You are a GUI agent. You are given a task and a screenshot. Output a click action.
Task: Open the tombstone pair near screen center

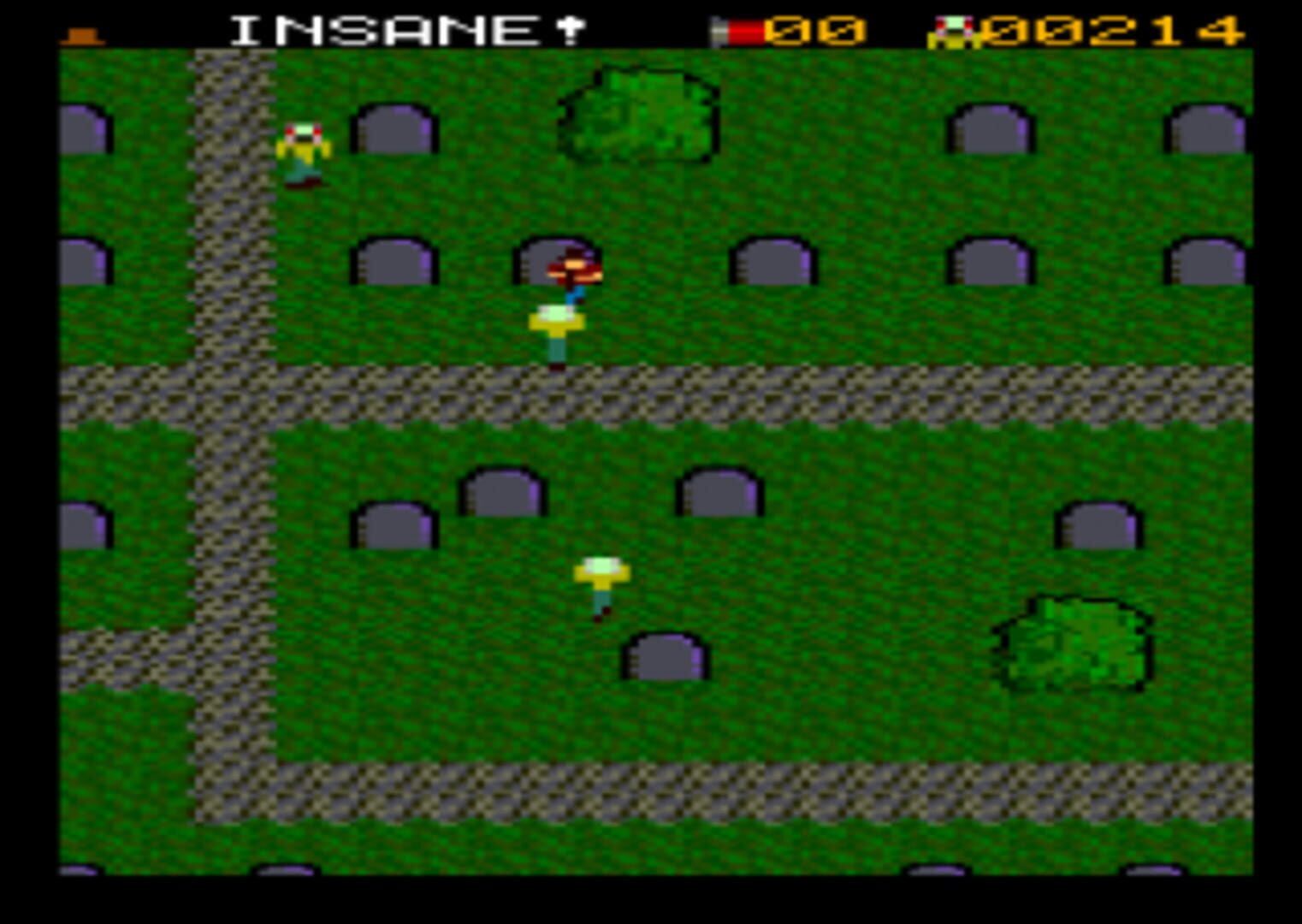tap(500, 496)
